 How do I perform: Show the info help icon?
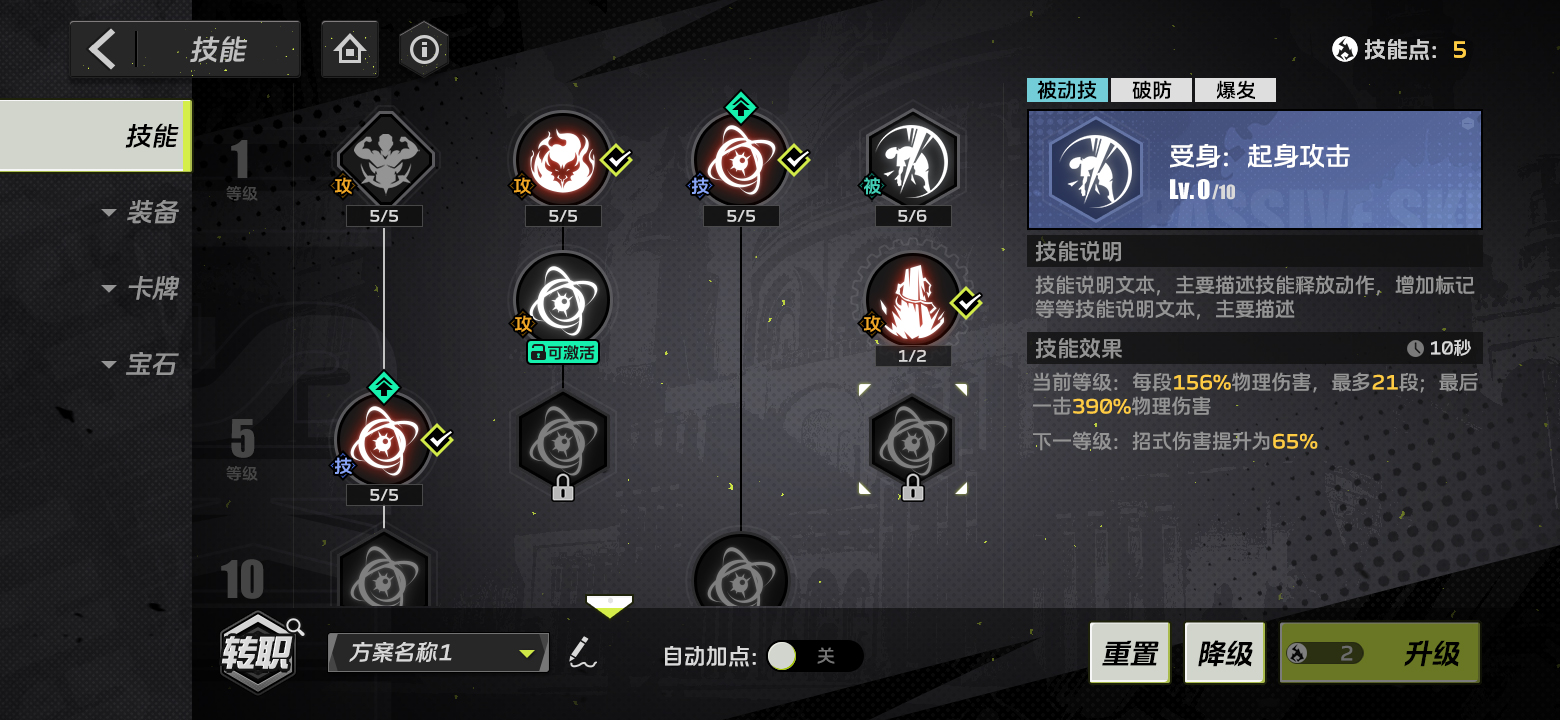[x=424, y=49]
